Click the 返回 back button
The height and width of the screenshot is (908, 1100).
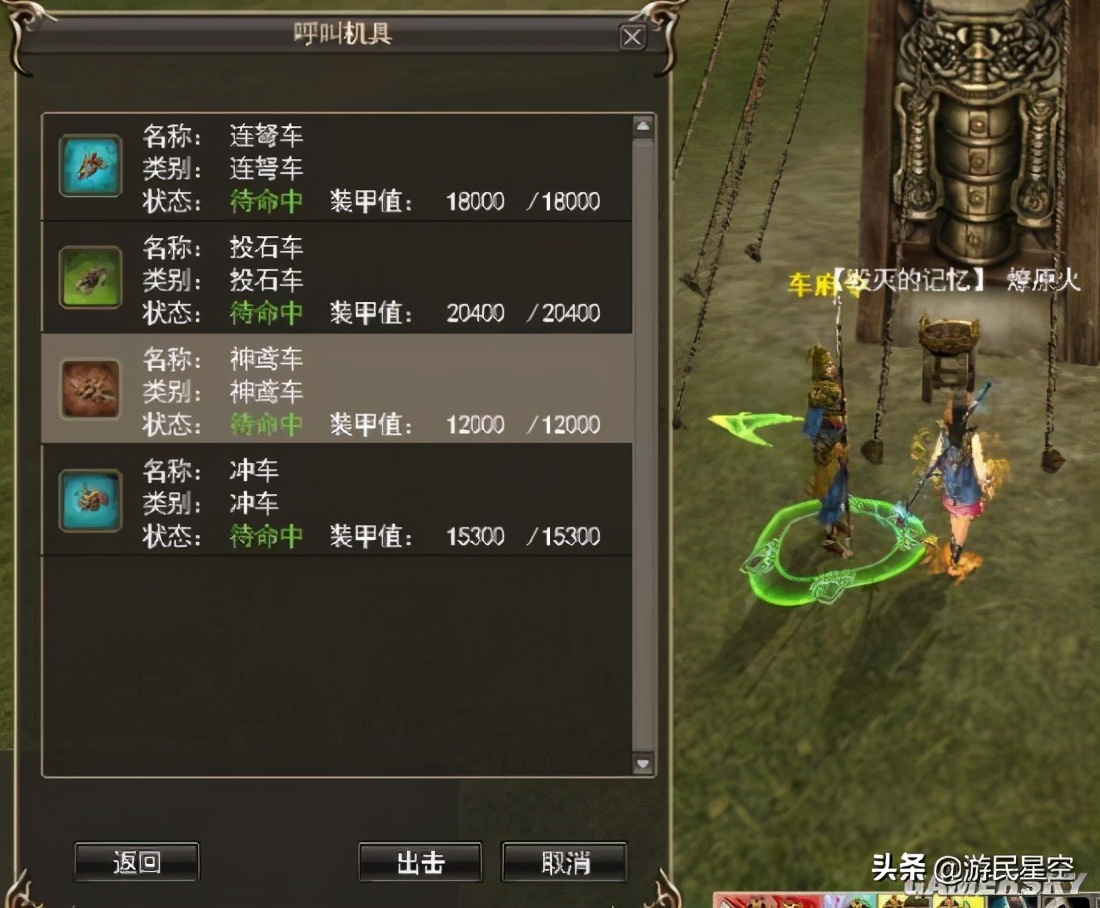point(137,861)
